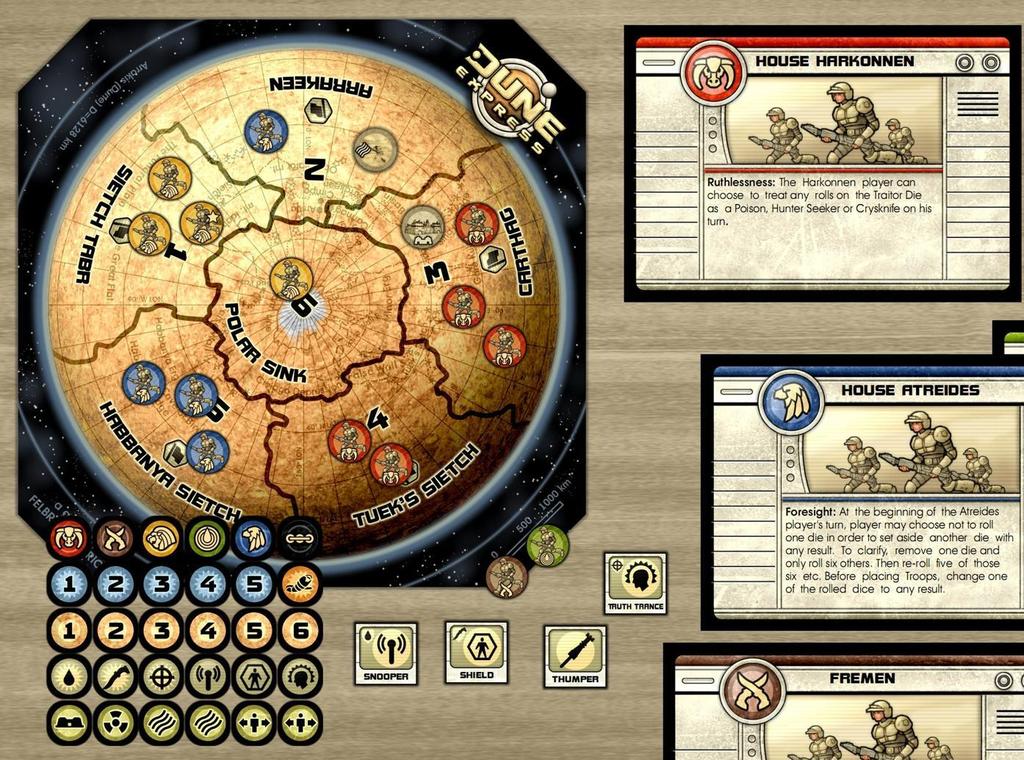Choose the water drop die face
This screenshot has width=1024, height=760.
click(x=68, y=676)
